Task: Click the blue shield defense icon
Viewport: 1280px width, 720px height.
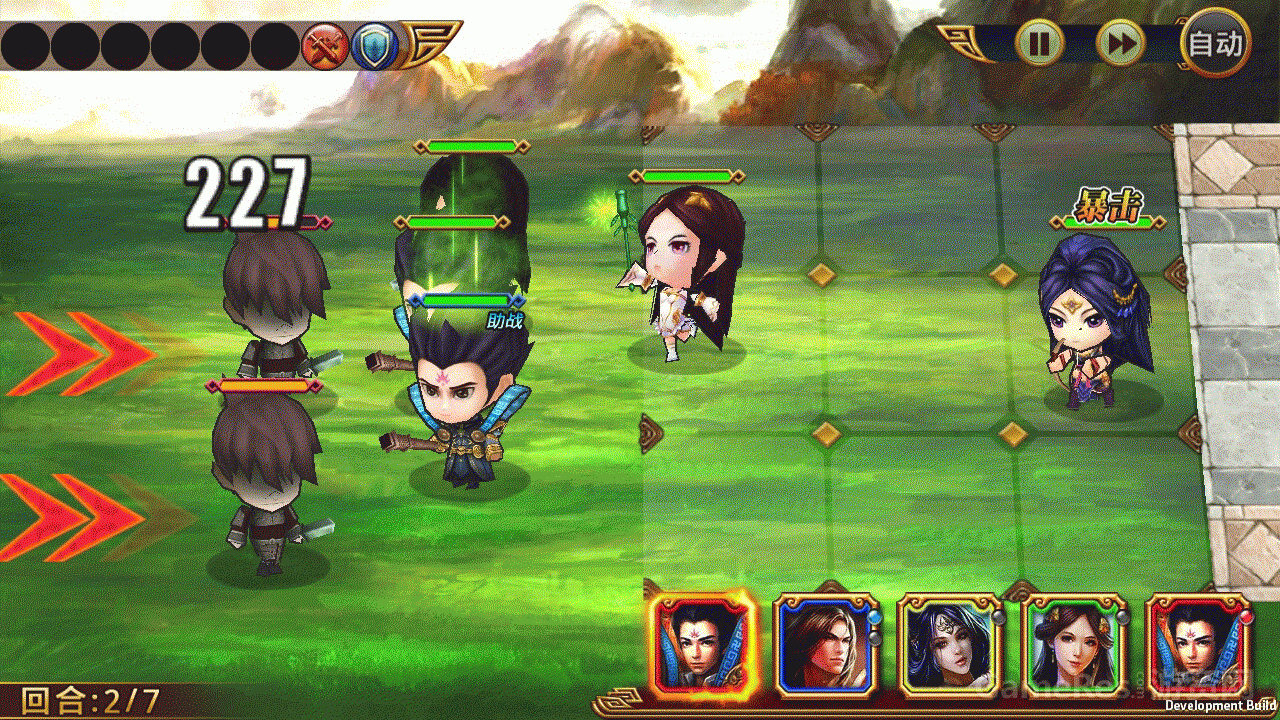Action: click(x=374, y=44)
